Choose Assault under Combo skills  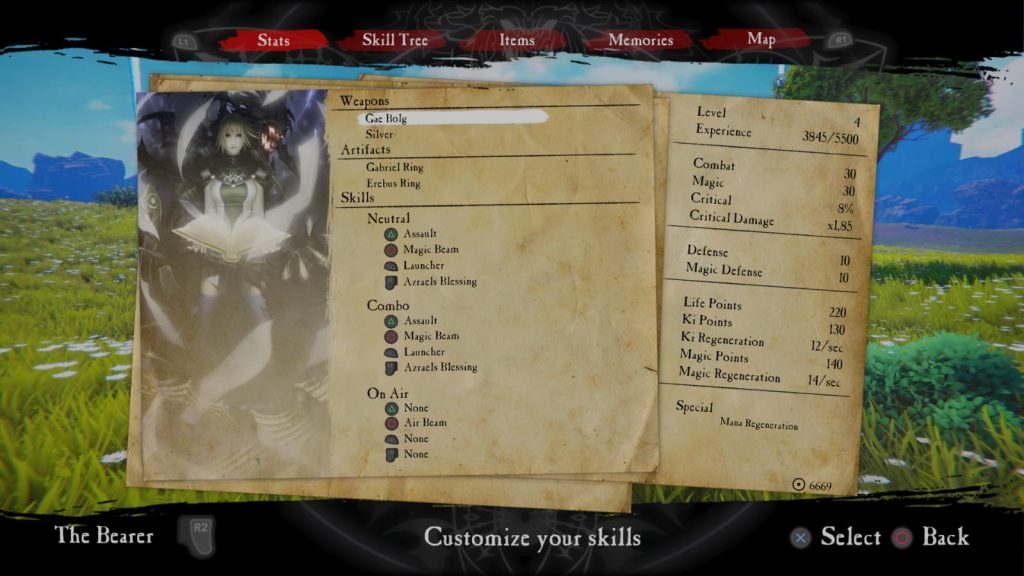[420, 320]
